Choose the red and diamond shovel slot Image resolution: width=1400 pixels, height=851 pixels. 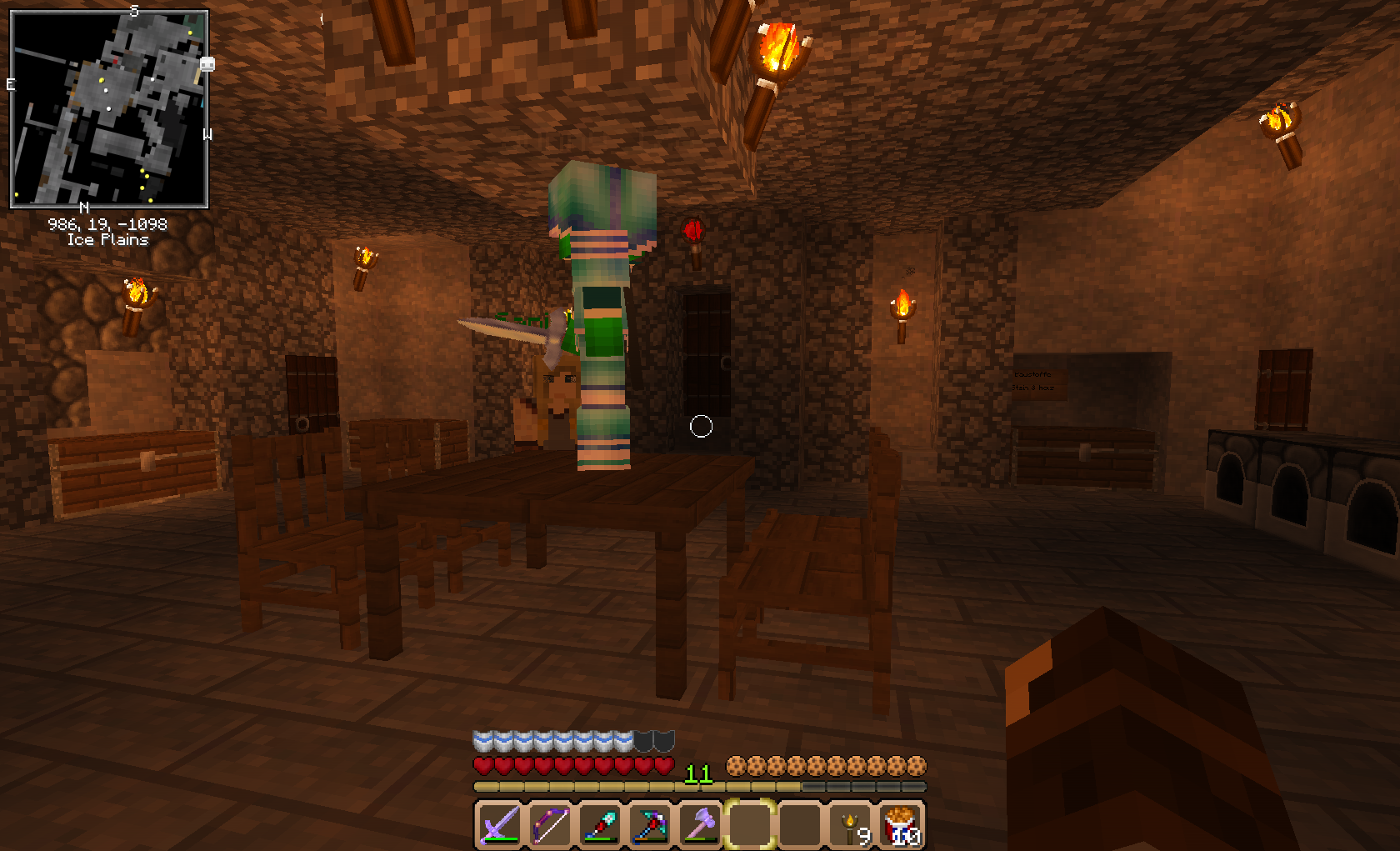pyautogui.click(x=600, y=824)
